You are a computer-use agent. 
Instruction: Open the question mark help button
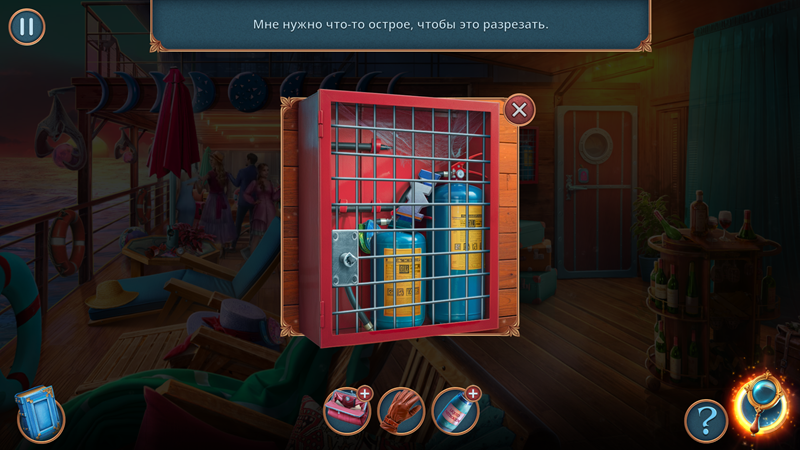pyautogui.click(x=705, y=420)
